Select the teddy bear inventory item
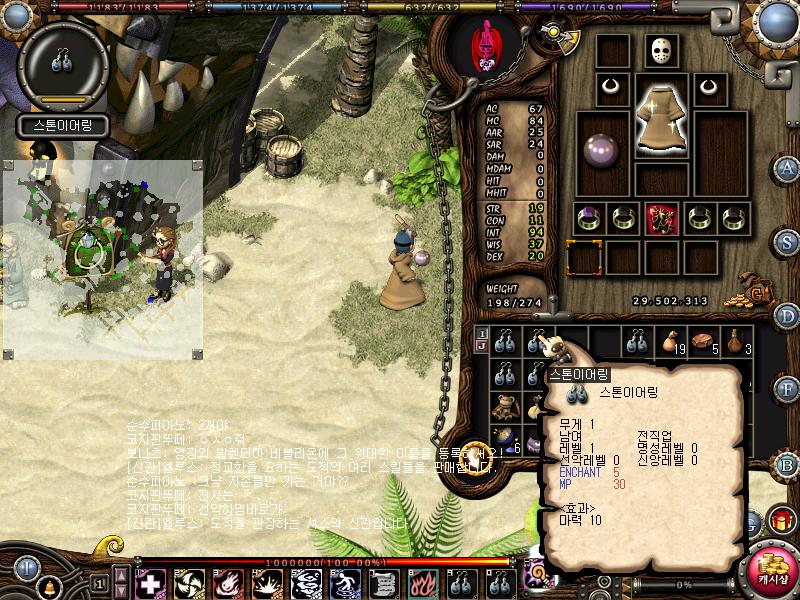Screen dimensions: 800x600 [506, 405]
